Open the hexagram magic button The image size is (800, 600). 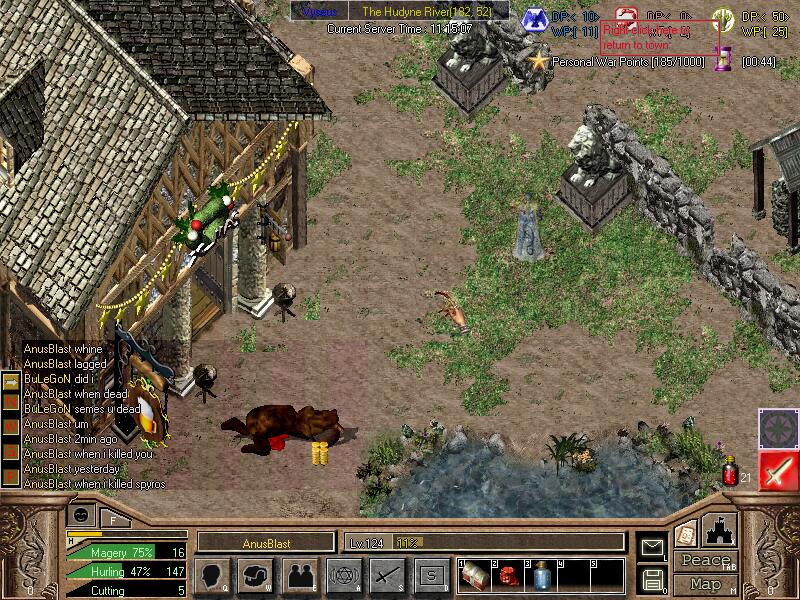click(x=343, y=575)
